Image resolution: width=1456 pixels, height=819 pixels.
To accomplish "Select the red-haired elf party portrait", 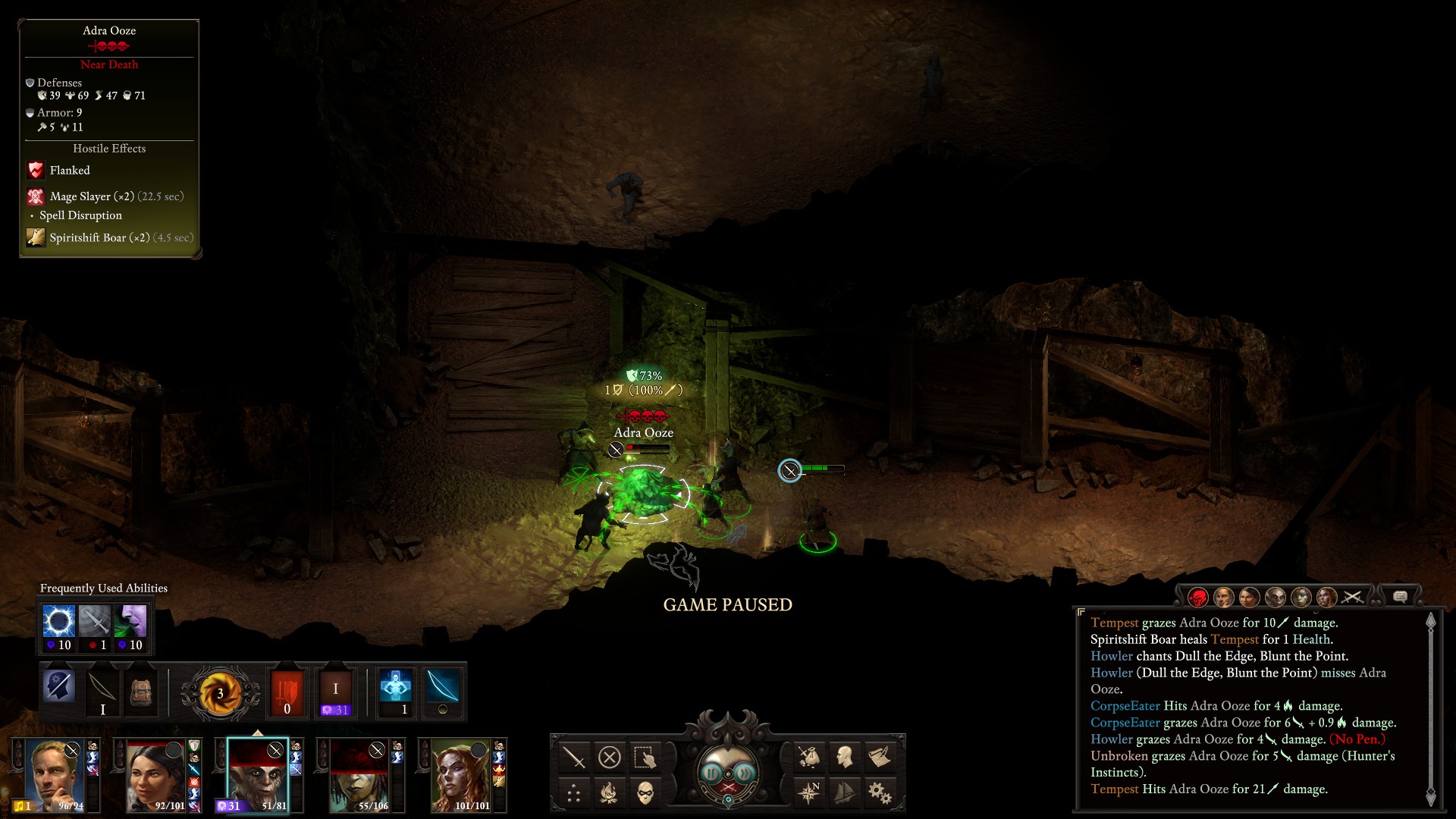I will pos(460,775).
